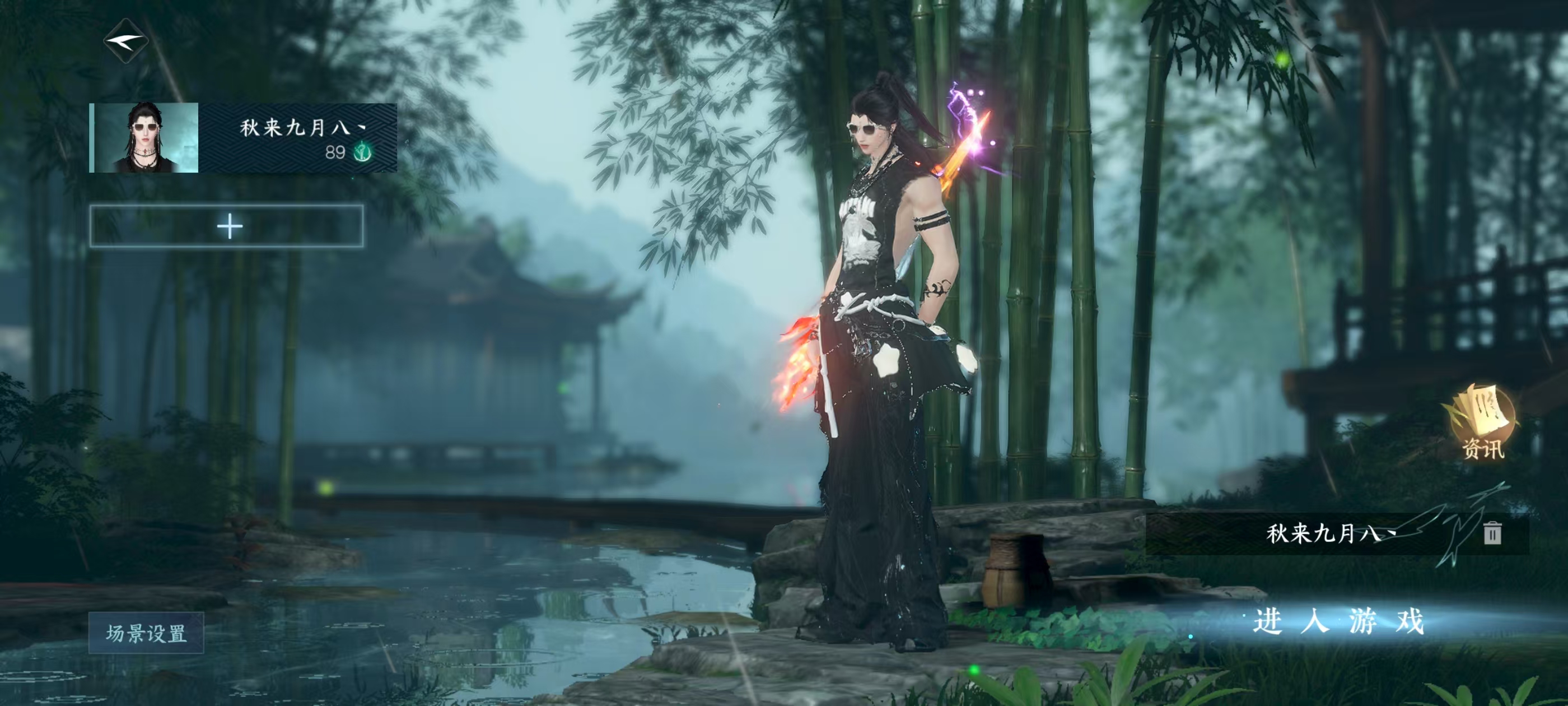Select the 秋来九月八 character slot
1568x706 pixels.
(x=243, y=138)
